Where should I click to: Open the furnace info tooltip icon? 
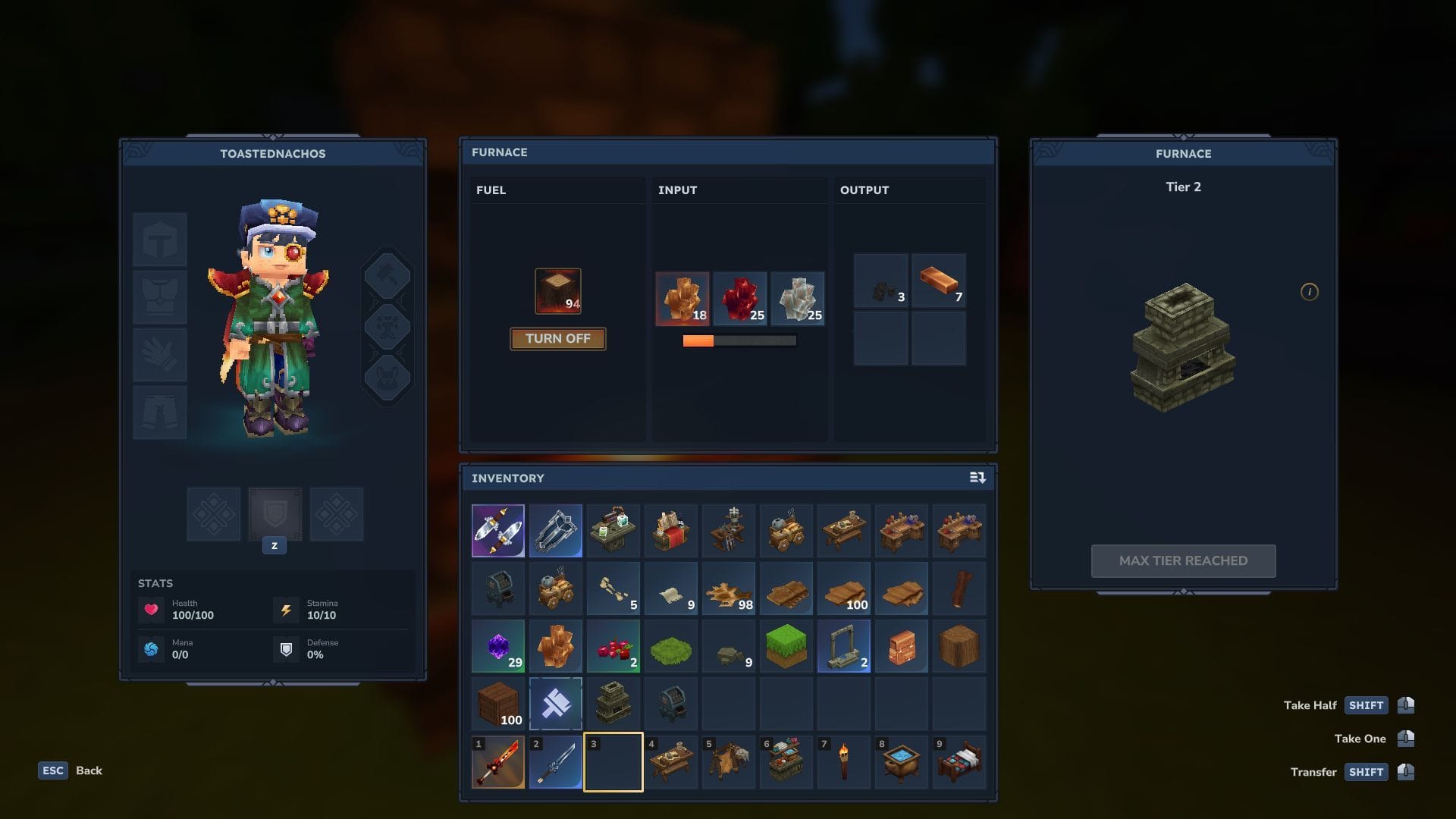[x=1310, y=292]
